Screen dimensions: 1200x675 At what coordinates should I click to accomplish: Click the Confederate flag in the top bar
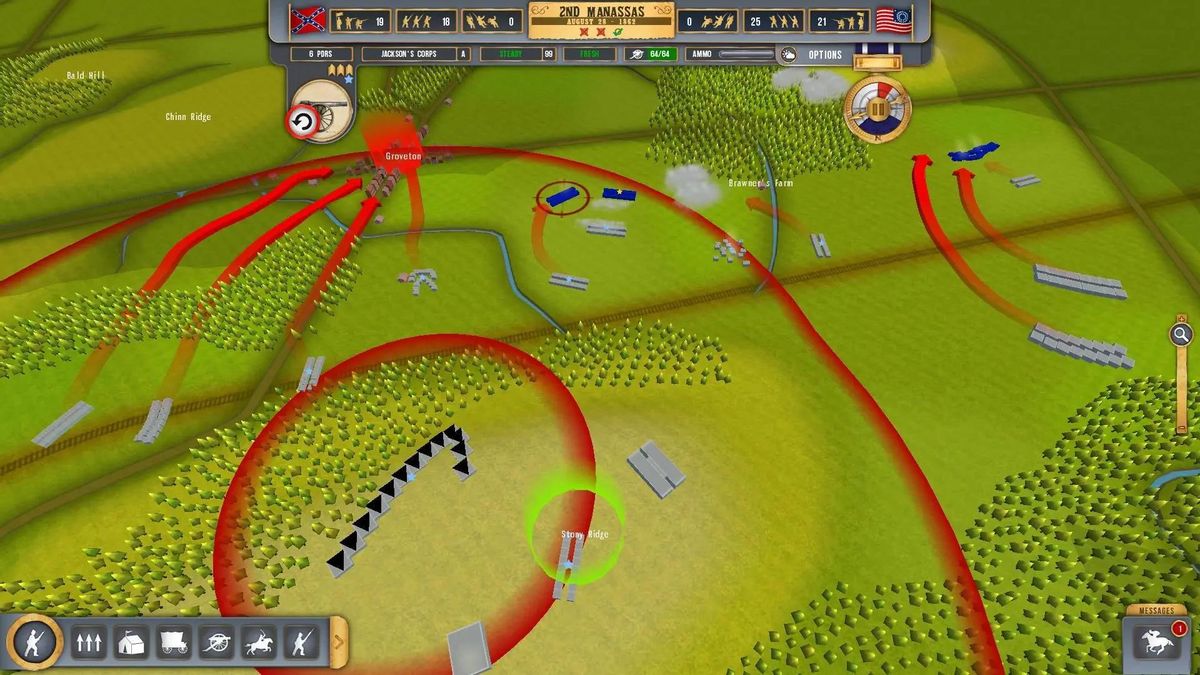307,20
